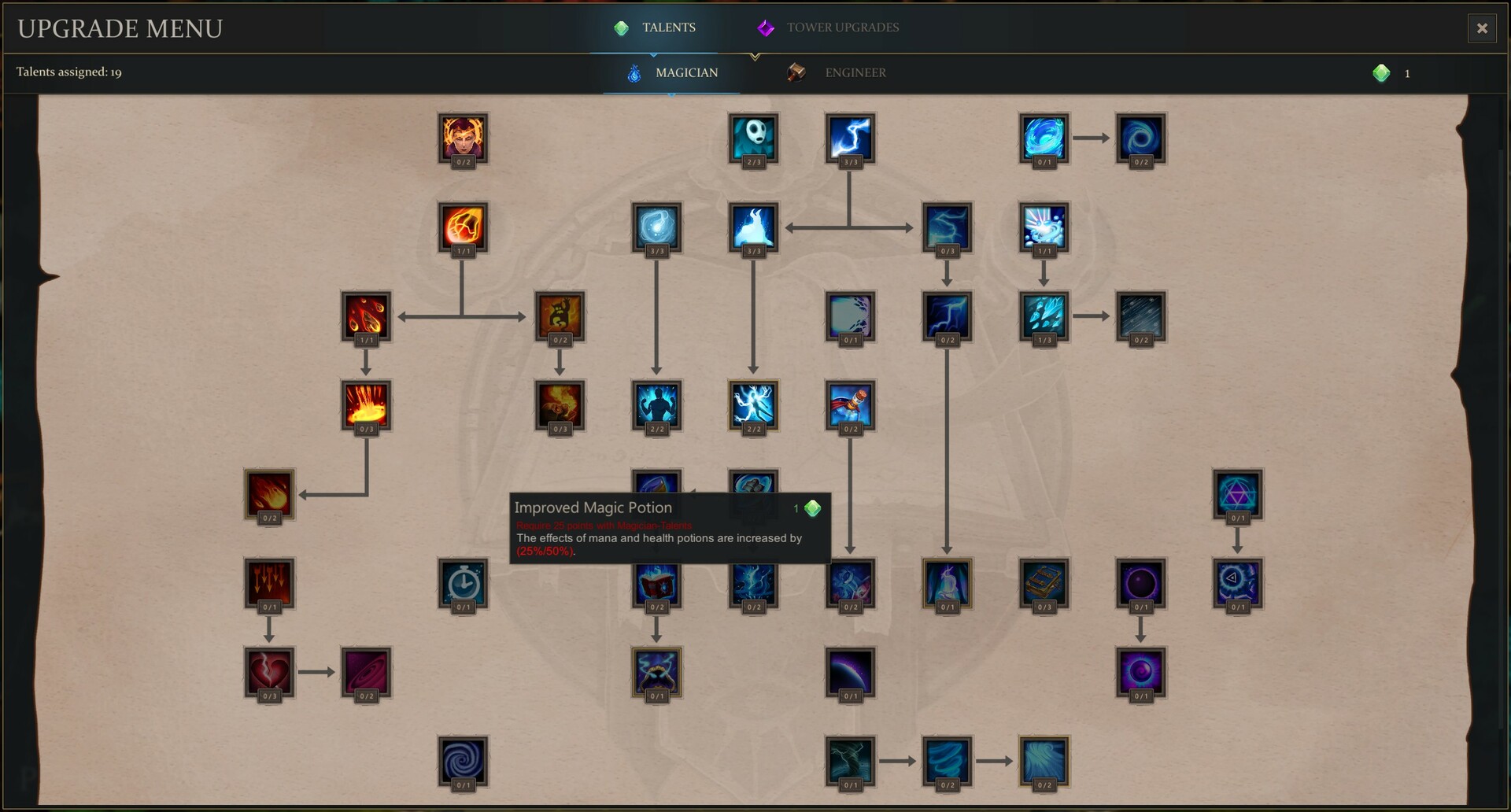Click the purple orb talent on right
Screen dimensions: 1511x812
tap(1140, 584)
